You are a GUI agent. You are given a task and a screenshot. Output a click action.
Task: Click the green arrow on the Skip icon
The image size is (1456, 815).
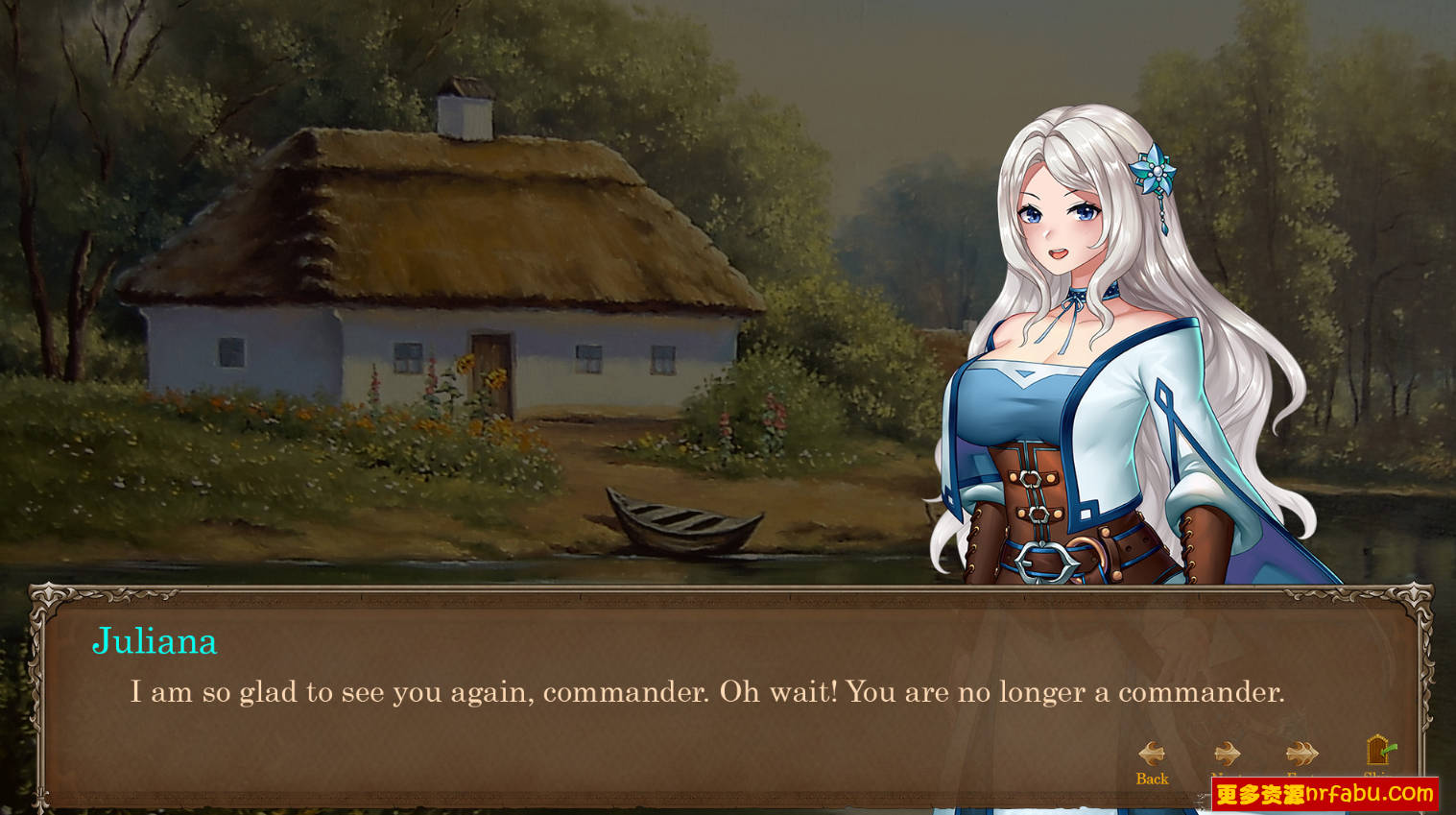tap(1389, 749)
